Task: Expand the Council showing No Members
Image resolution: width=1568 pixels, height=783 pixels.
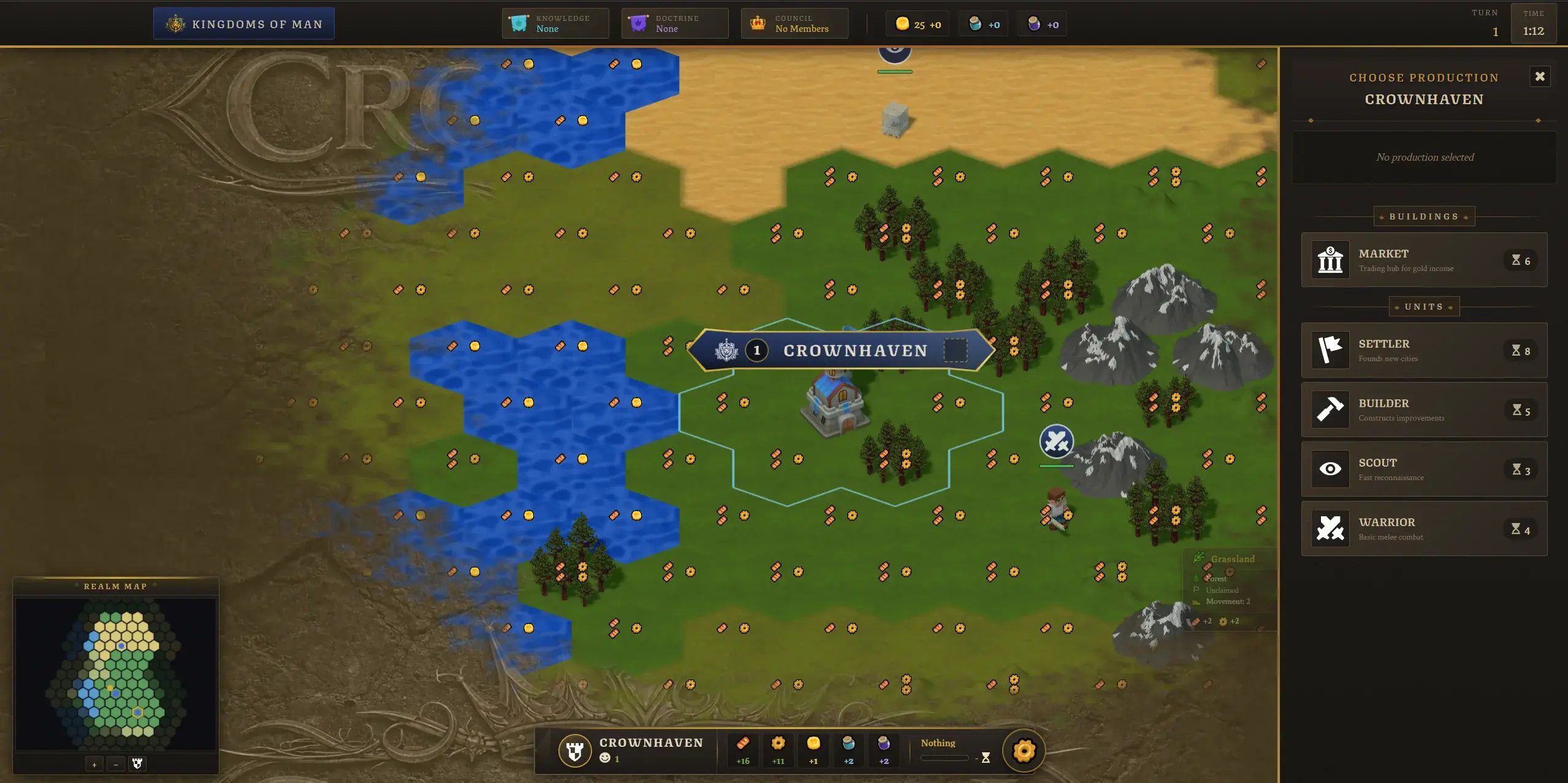Action: (793, 23)
